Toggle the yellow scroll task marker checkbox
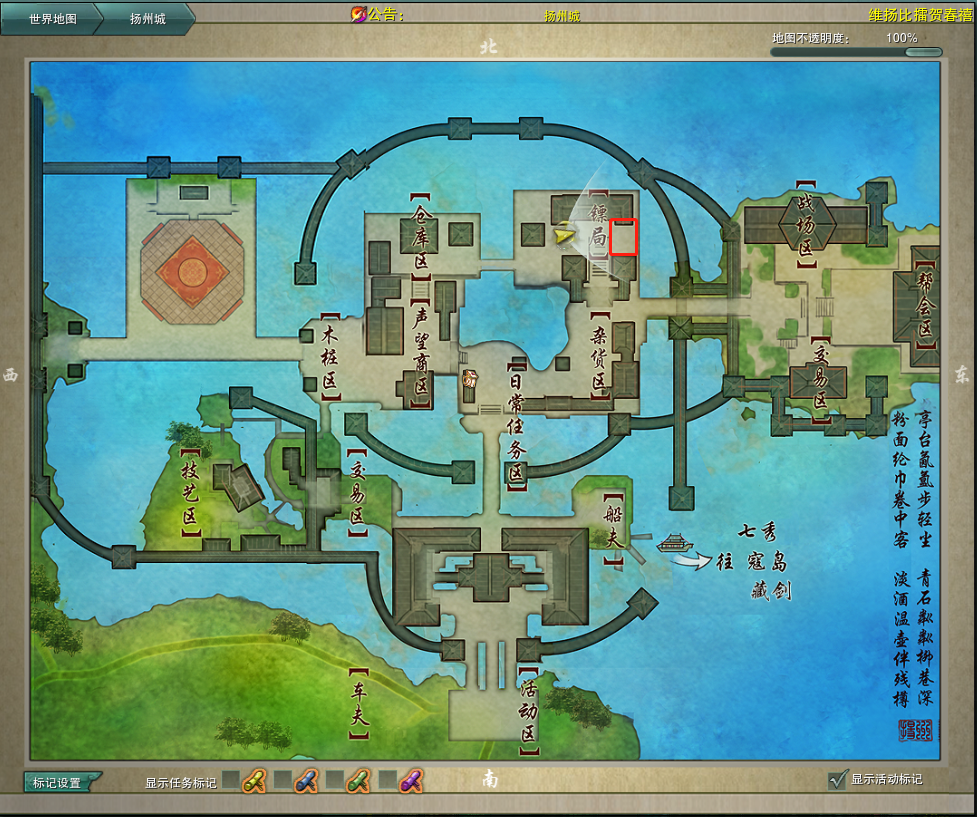This screenshot has height=817, width=977. tap(230, 779)
